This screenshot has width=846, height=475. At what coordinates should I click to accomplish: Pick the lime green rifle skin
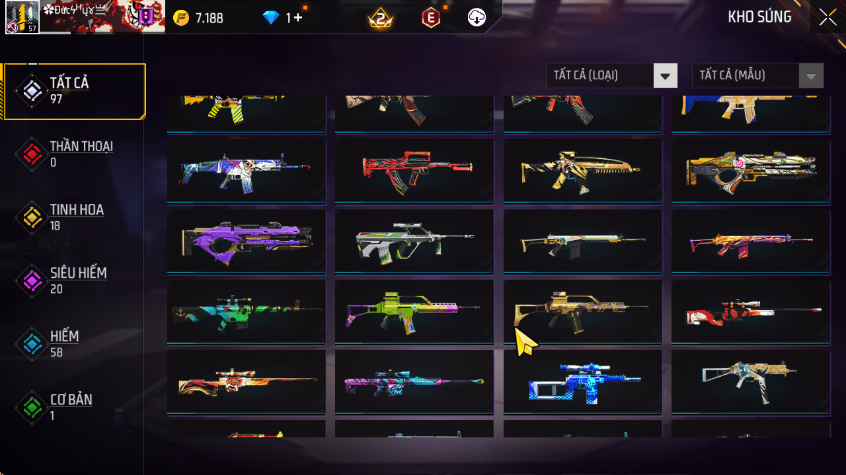(414, 311)
